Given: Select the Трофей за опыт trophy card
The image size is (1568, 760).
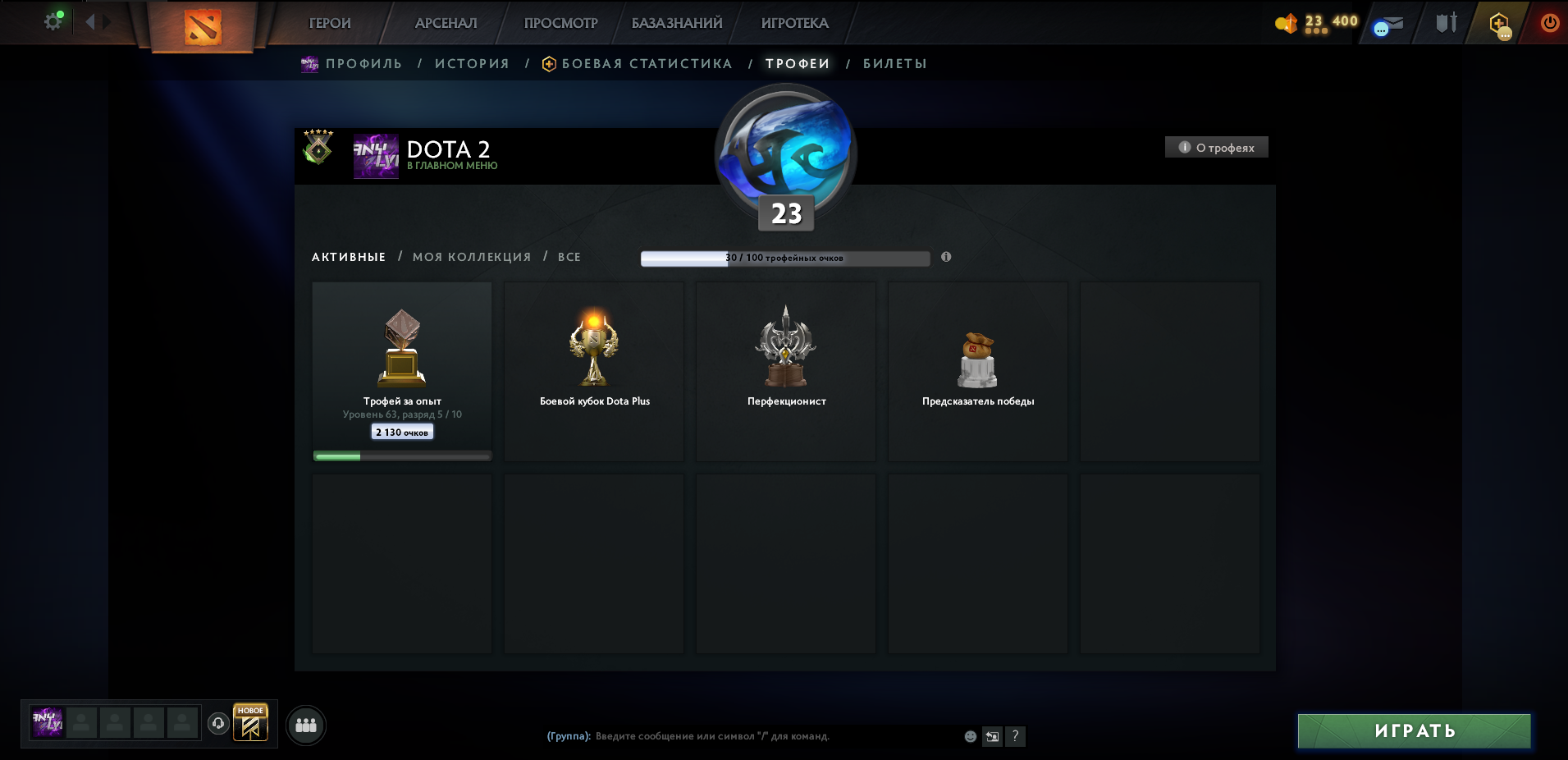Looking at the screenshot, I should click(401, 369).
